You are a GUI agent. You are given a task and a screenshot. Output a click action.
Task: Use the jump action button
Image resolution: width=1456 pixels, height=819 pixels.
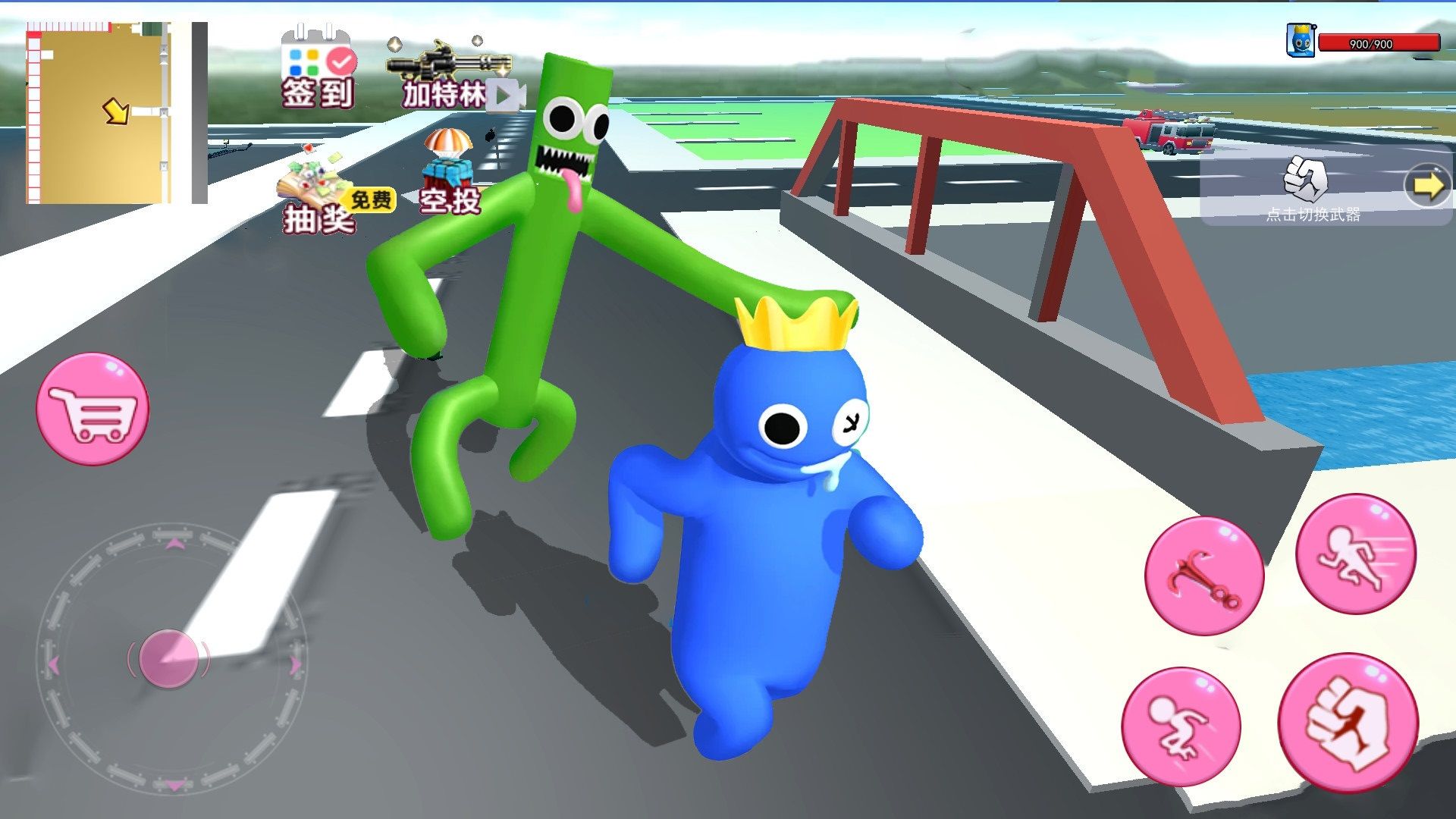1181,726
